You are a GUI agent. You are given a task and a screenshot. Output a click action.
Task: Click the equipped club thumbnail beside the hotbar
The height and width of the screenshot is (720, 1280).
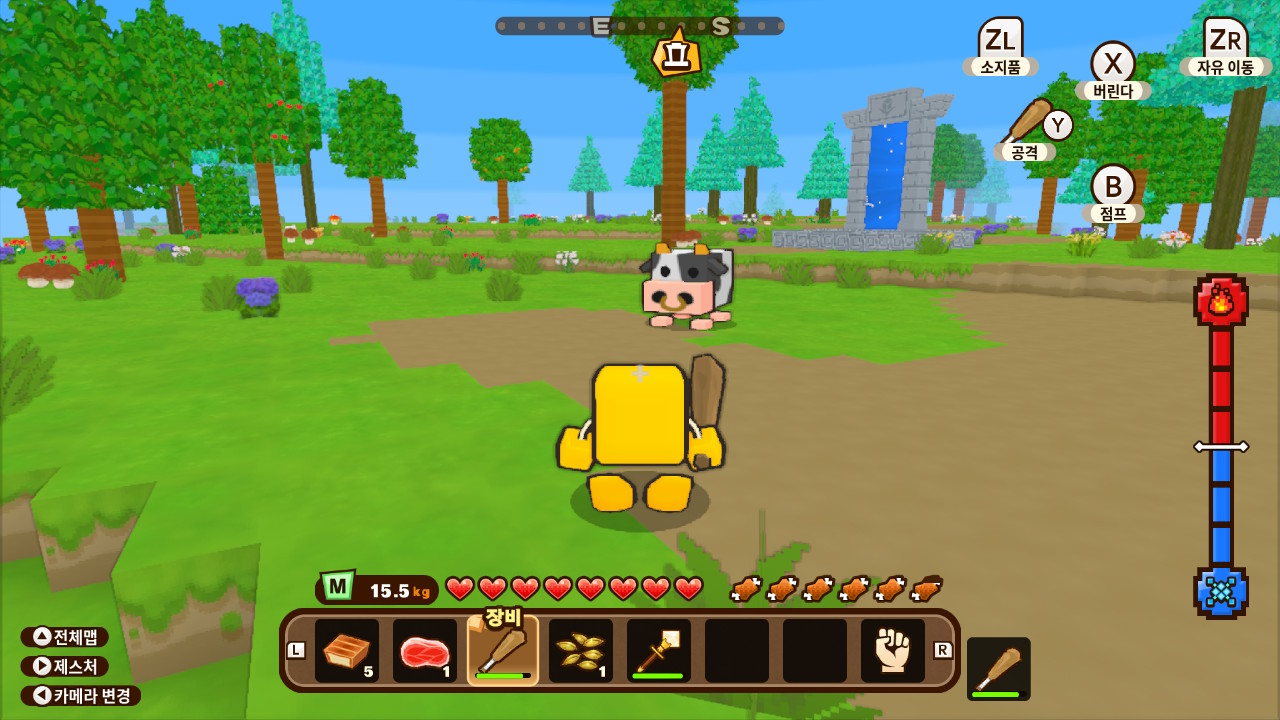(1000, 665)
